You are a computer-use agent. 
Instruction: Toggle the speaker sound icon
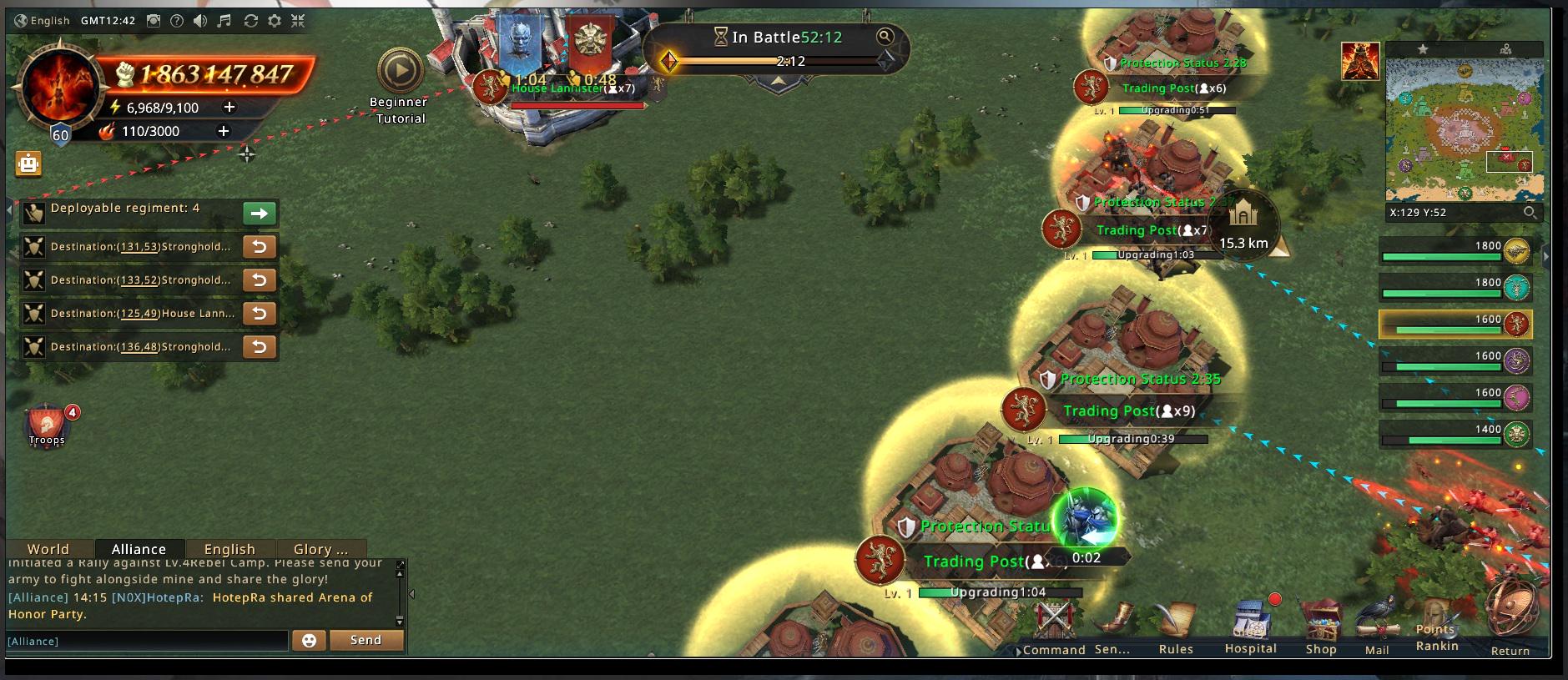click(200, 21)
